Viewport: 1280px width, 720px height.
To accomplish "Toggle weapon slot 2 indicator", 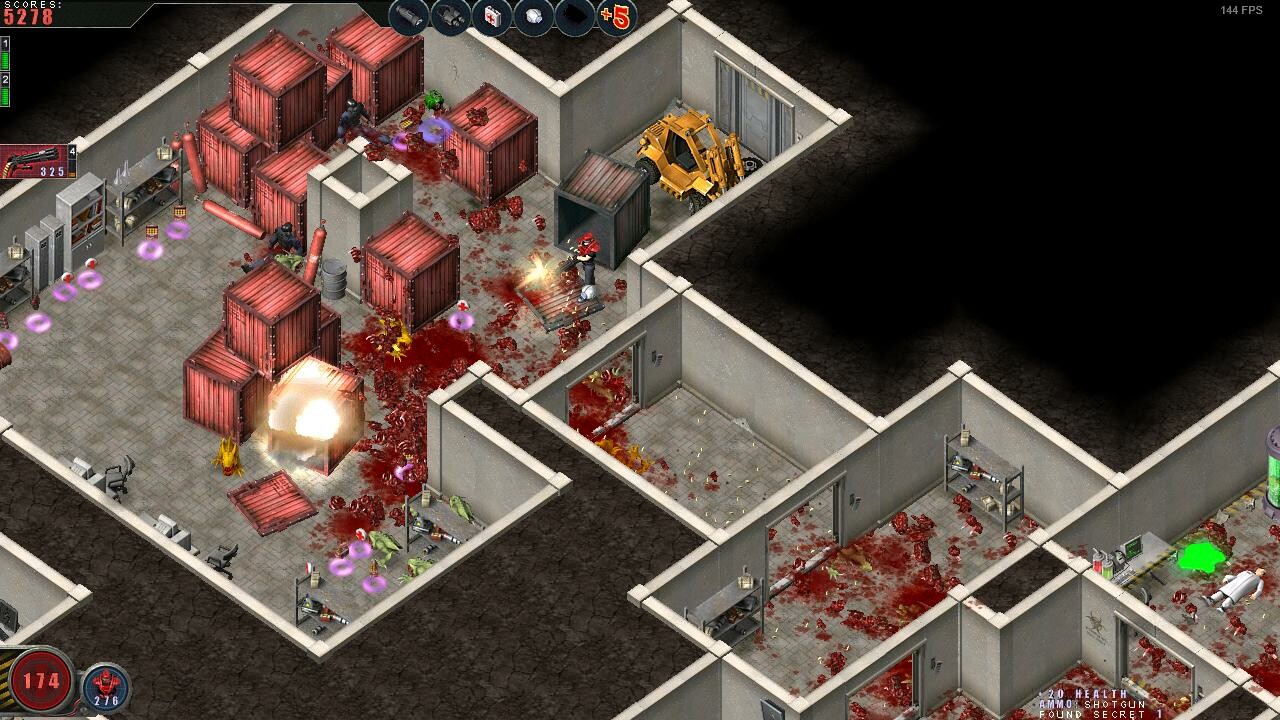I will pyautogui.click(x=7, y=80).
